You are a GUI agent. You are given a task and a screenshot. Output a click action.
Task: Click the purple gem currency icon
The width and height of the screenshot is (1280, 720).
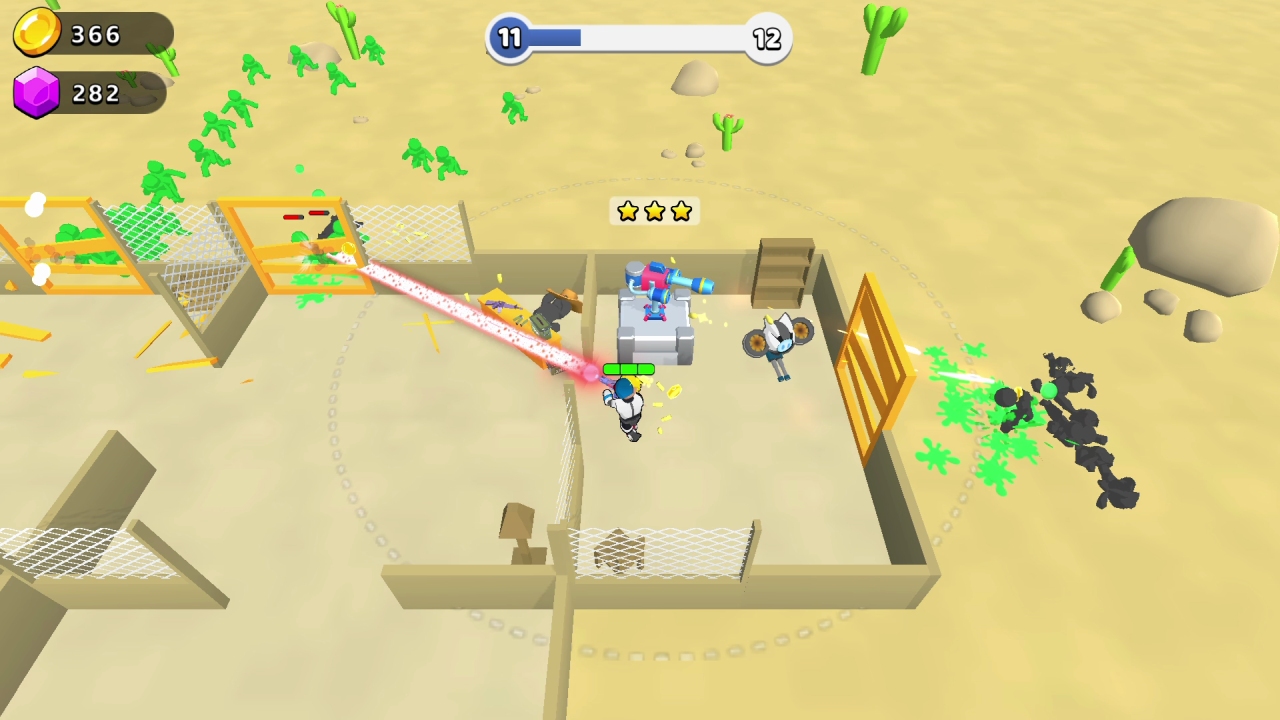(37, 92)
